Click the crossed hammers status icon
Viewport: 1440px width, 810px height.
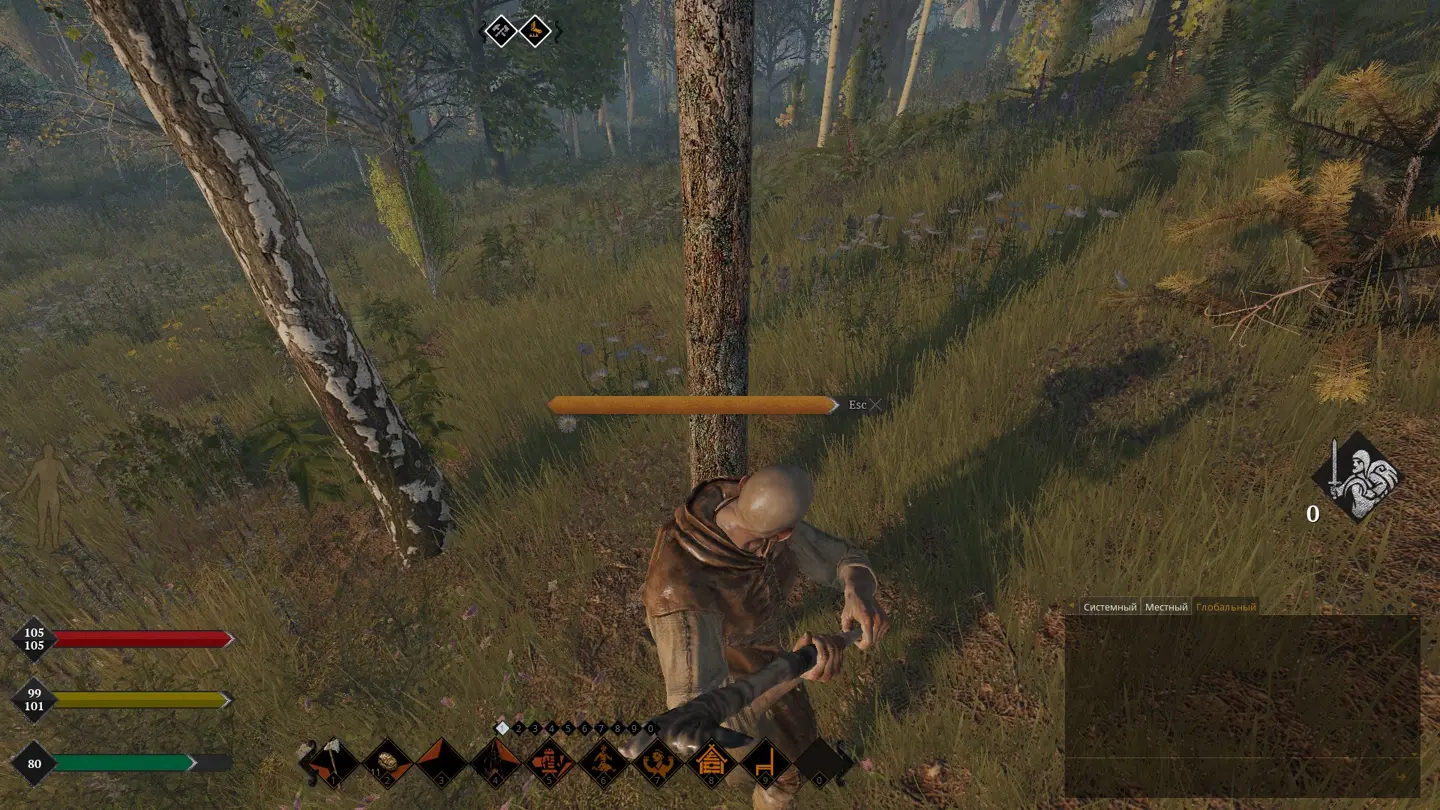[500, 31]
